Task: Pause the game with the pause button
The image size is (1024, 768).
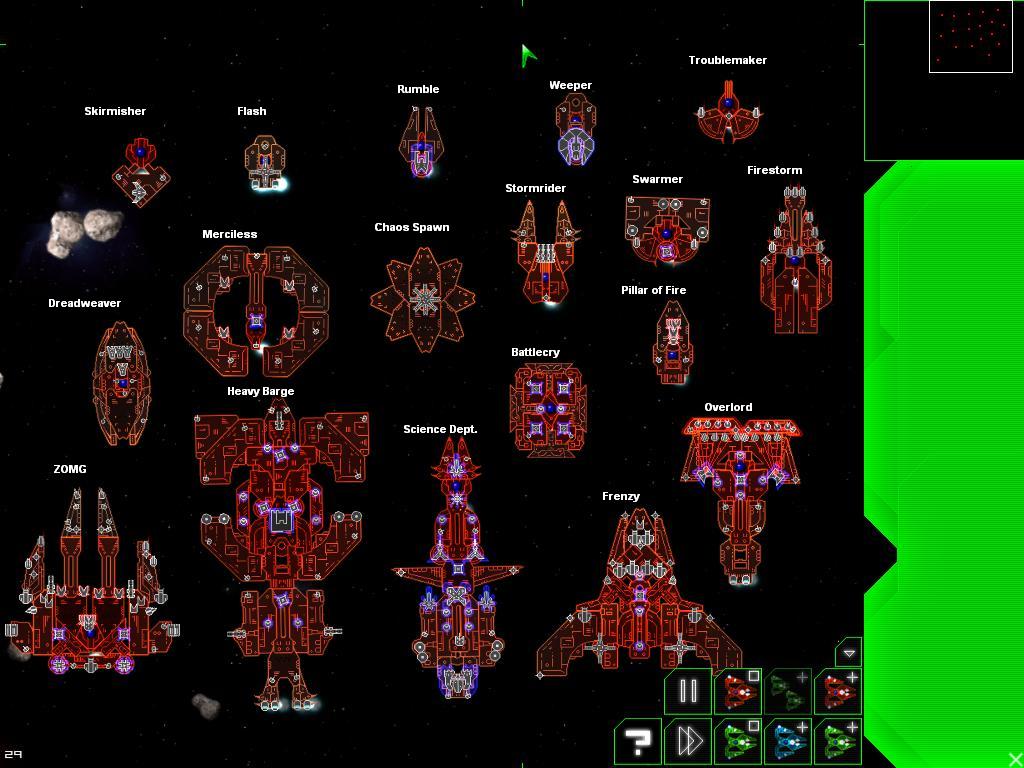Action: point(688,691)
